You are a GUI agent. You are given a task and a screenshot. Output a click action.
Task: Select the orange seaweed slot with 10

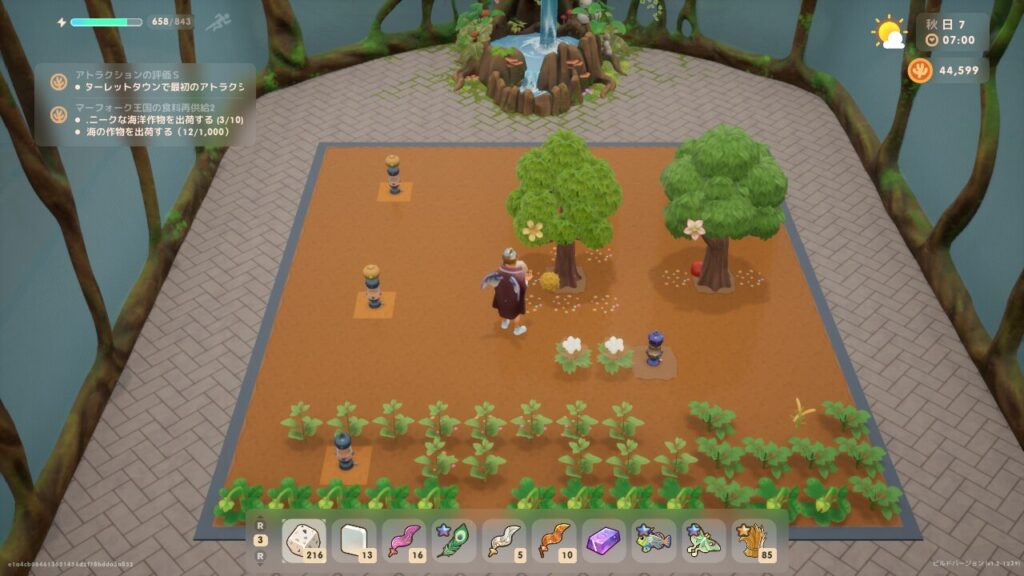click(554, 541)
